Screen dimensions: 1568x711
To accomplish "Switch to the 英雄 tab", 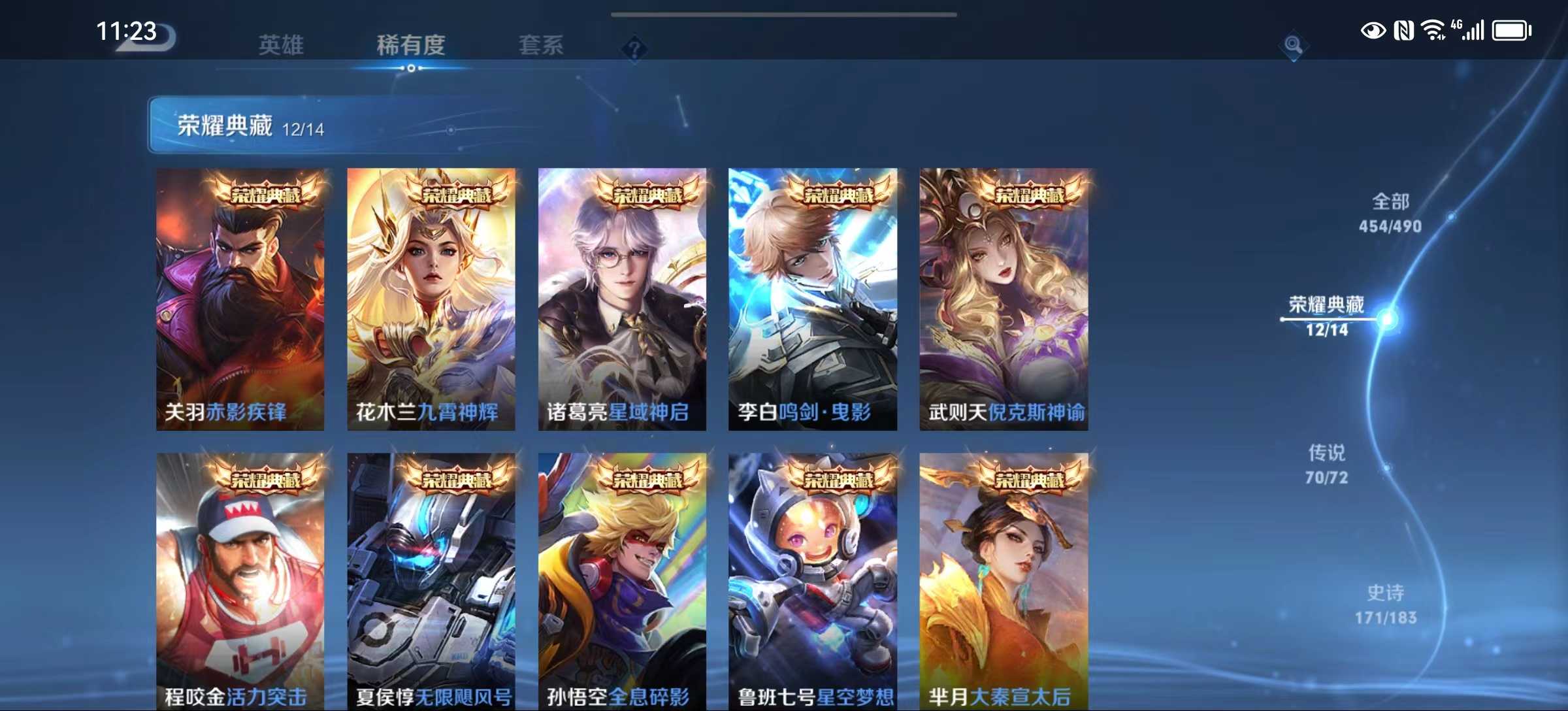I will pos(281,44).
